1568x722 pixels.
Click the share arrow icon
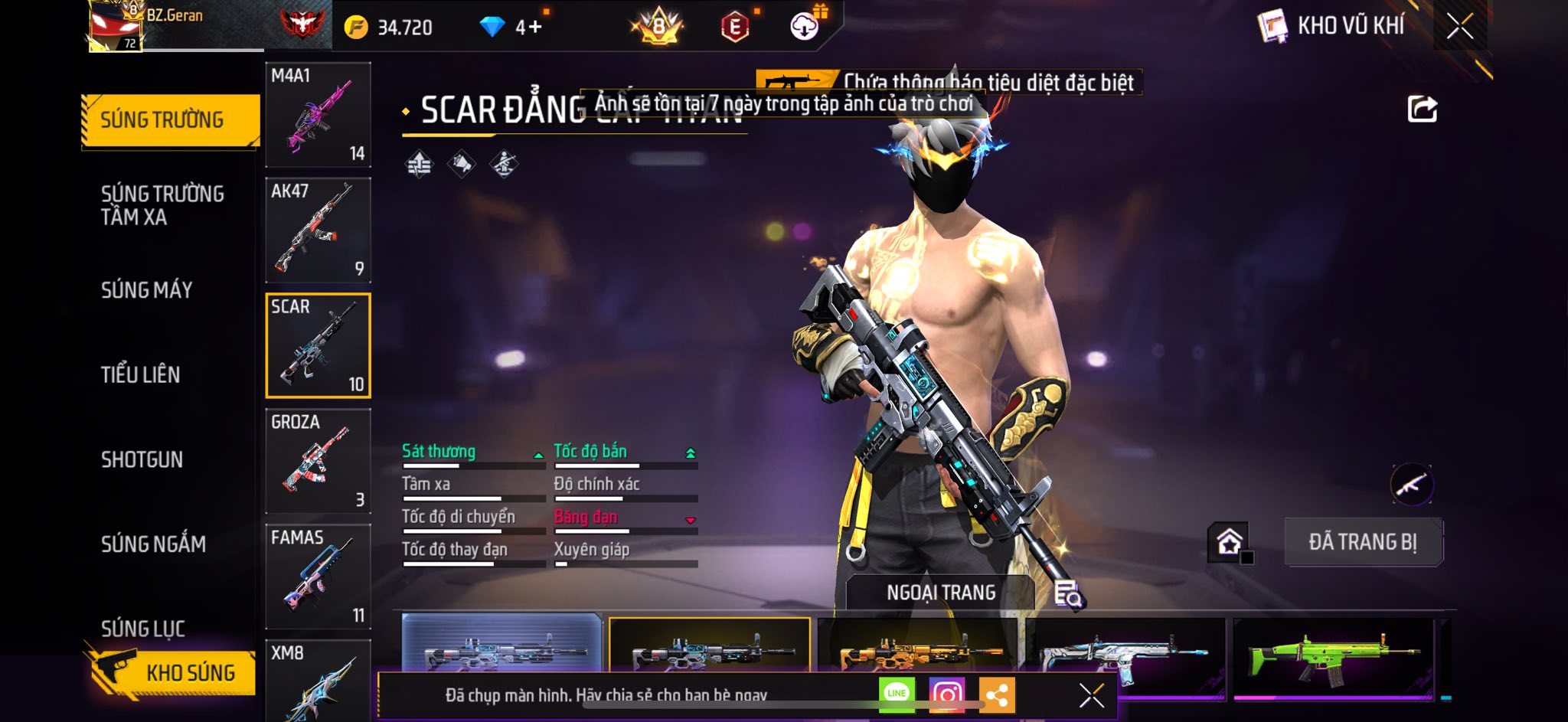(1422, 109)
